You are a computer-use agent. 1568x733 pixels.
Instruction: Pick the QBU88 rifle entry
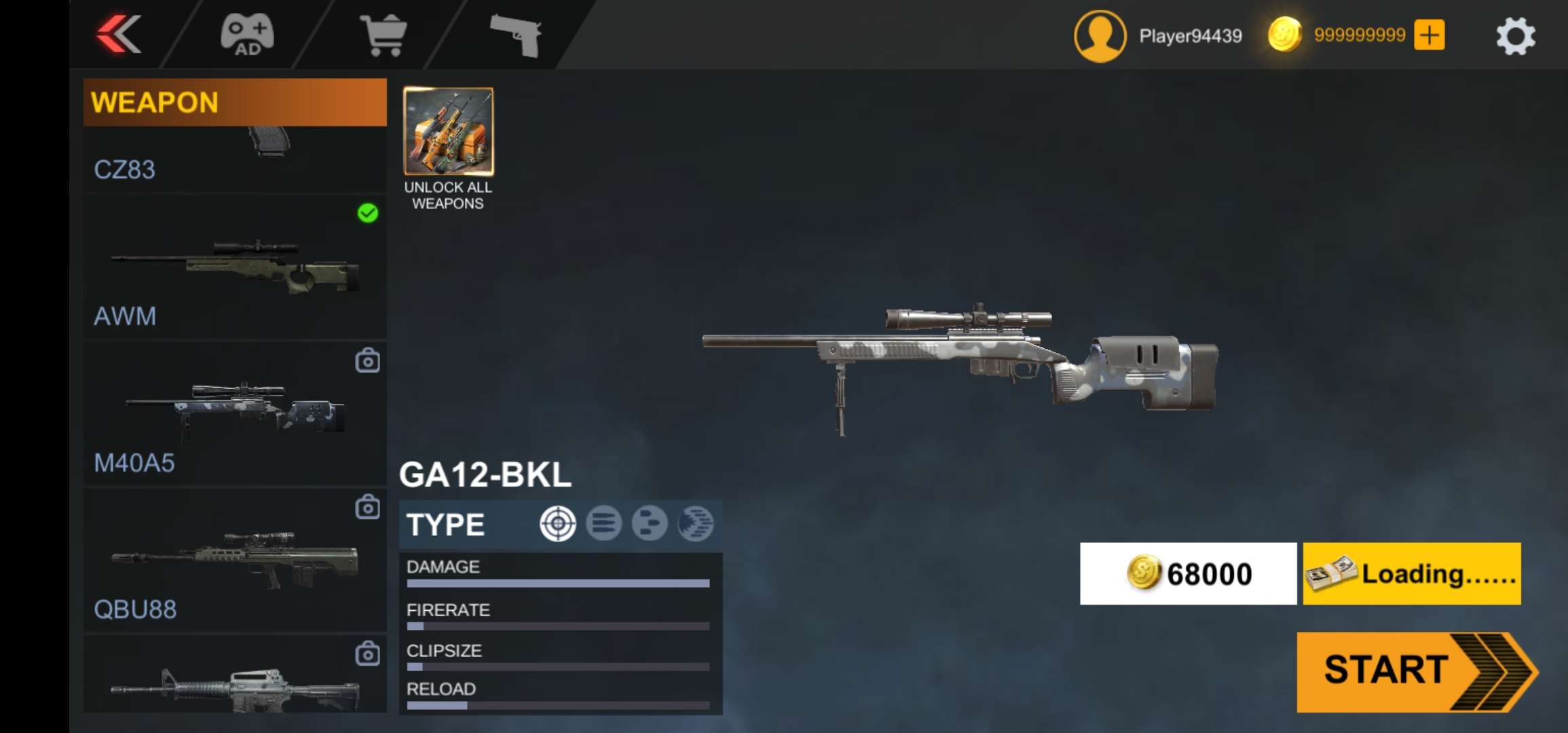coord(234,560)
